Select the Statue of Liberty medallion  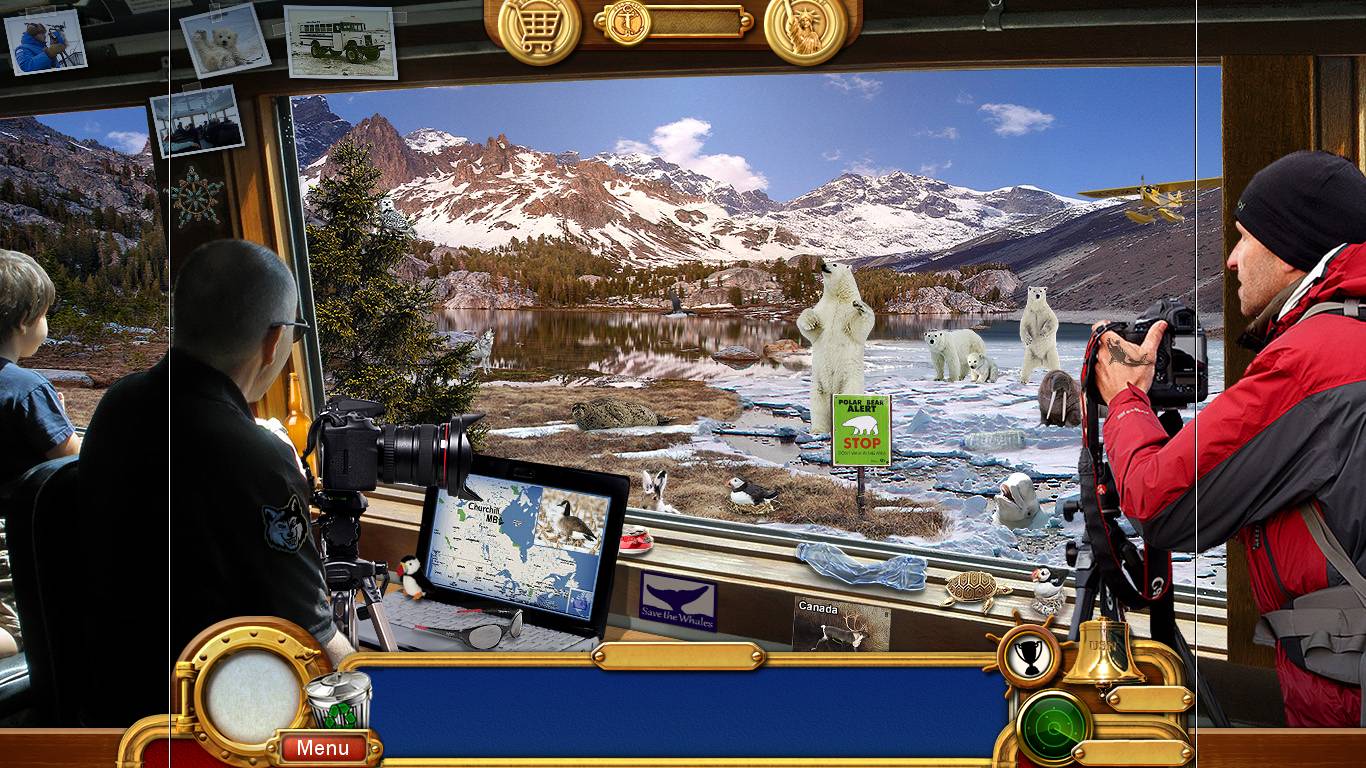(x=805, y=29)
